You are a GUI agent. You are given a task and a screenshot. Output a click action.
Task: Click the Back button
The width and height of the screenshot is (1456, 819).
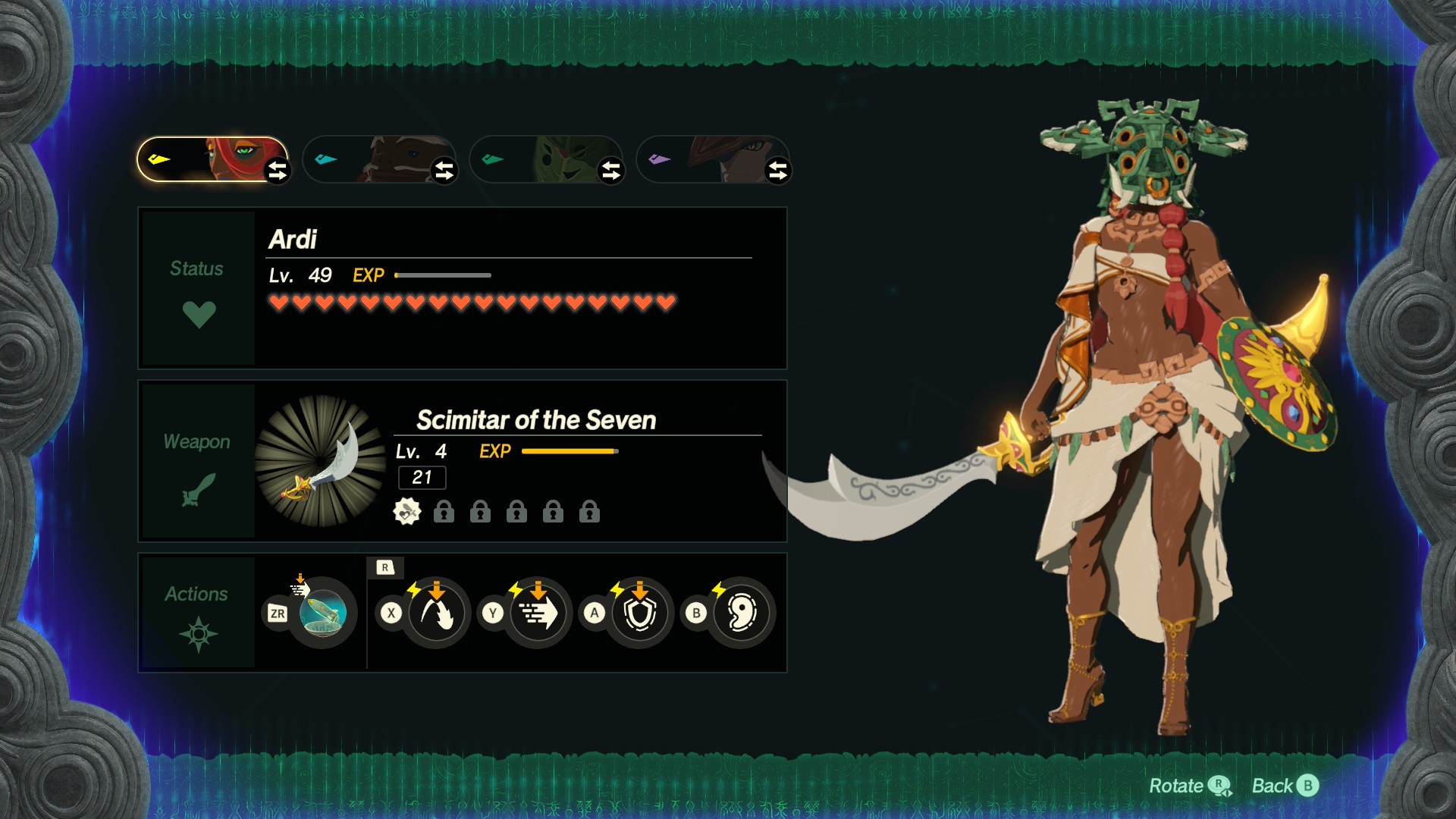point(1285,786)
